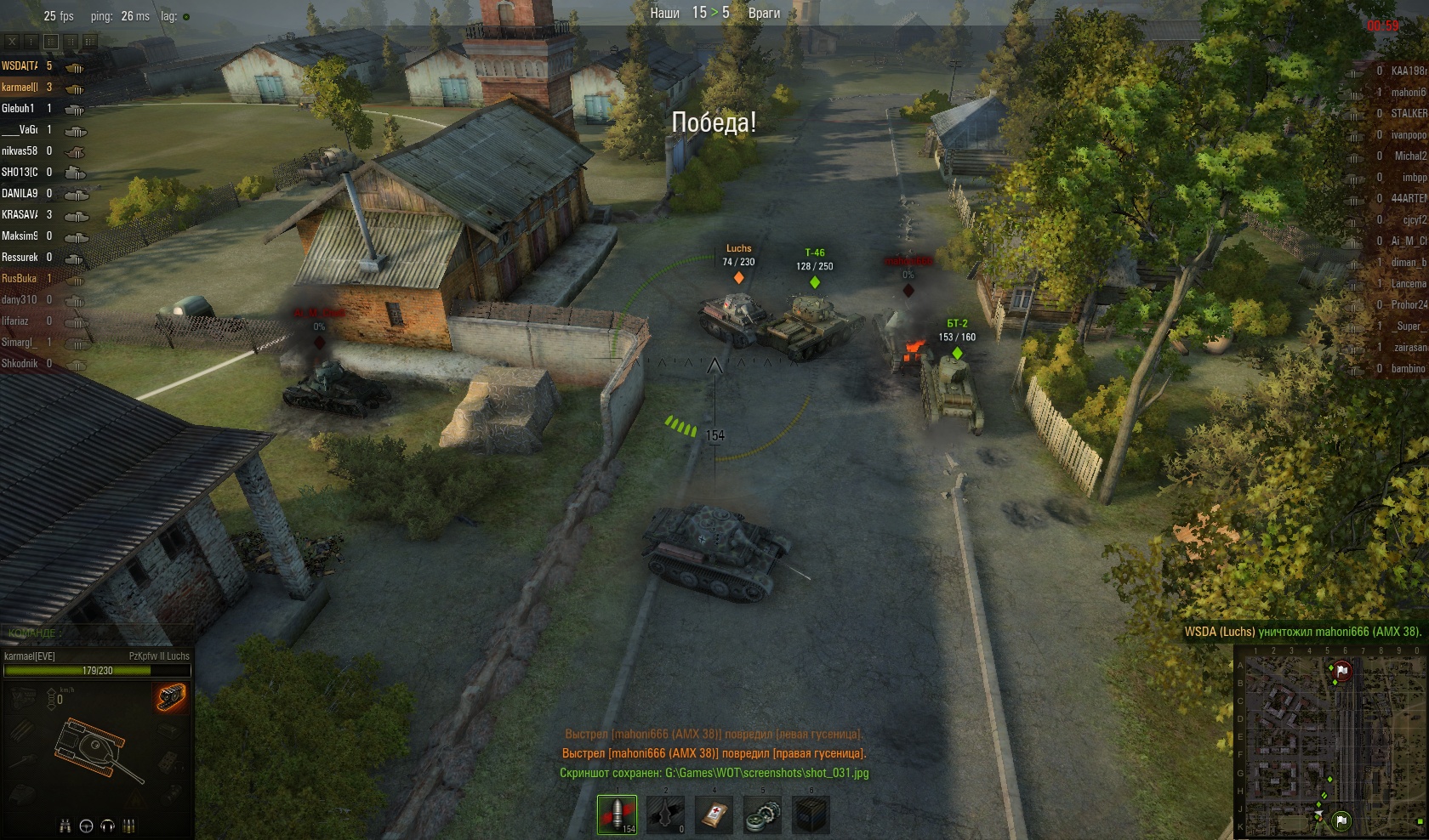Click the three bullets loader icon

point(128,826)
